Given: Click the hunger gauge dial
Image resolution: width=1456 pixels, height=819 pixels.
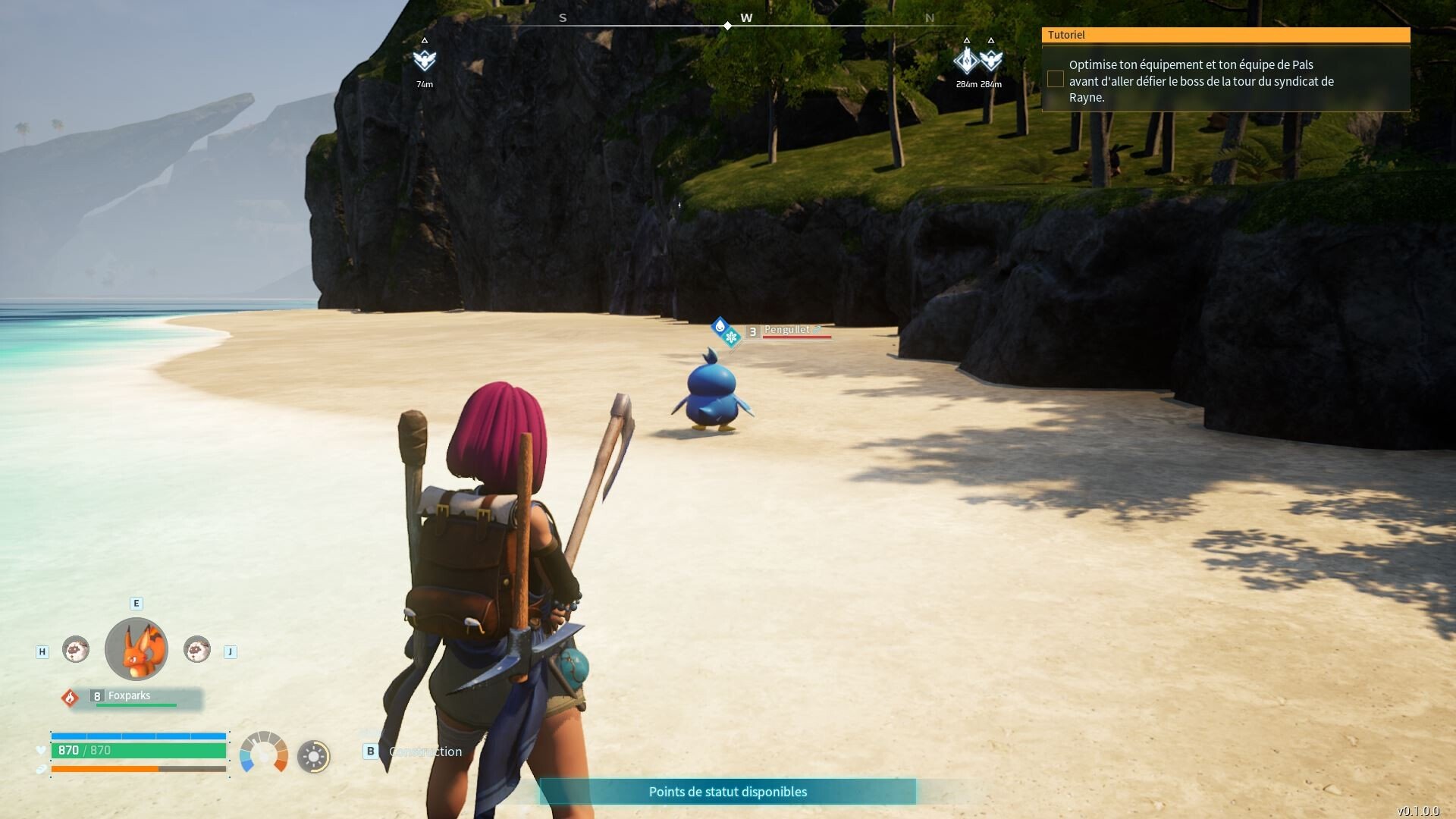Looking at the screenshot, I should coord(264,753).
